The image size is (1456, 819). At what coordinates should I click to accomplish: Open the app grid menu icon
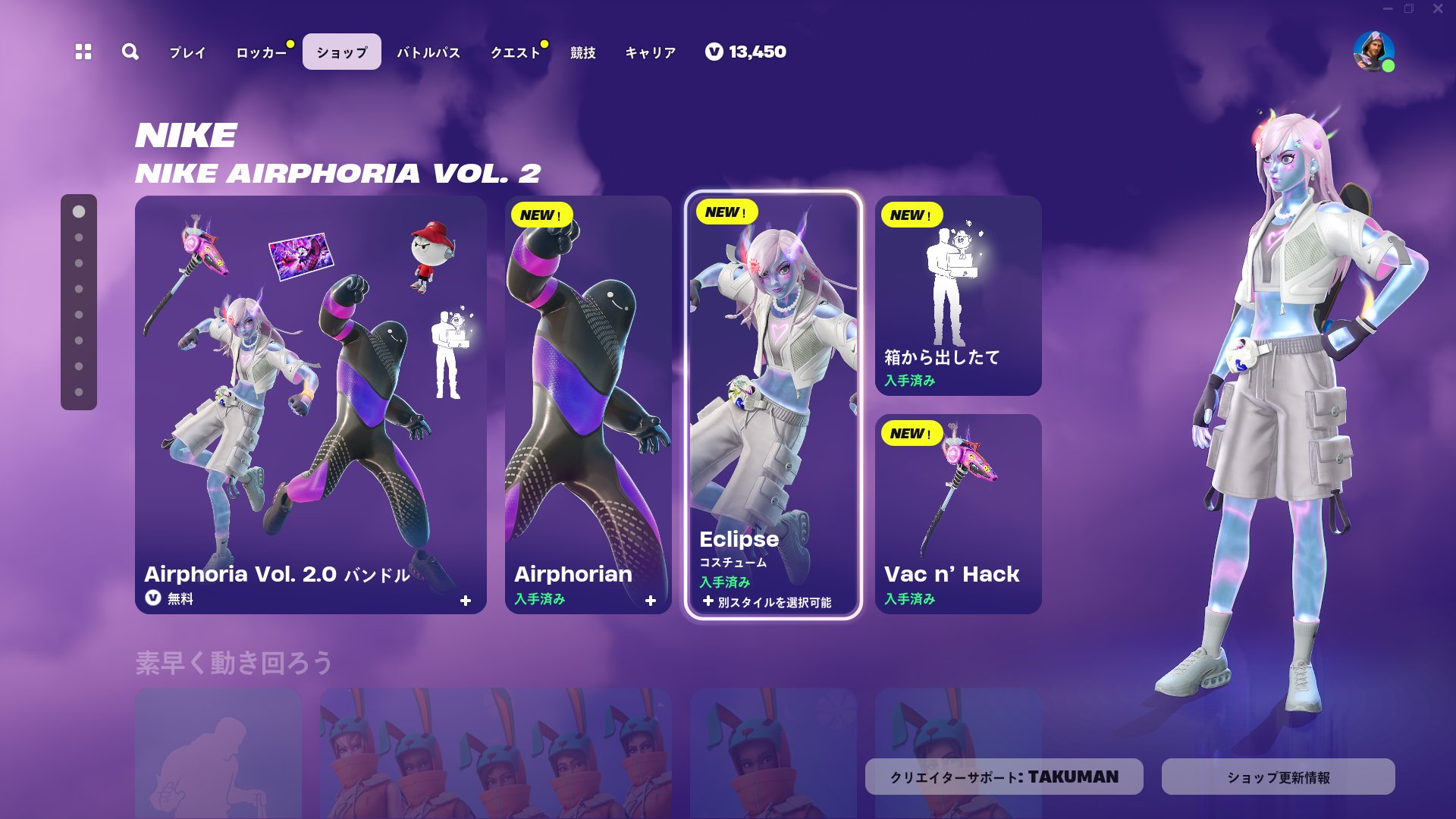[83, 52]
